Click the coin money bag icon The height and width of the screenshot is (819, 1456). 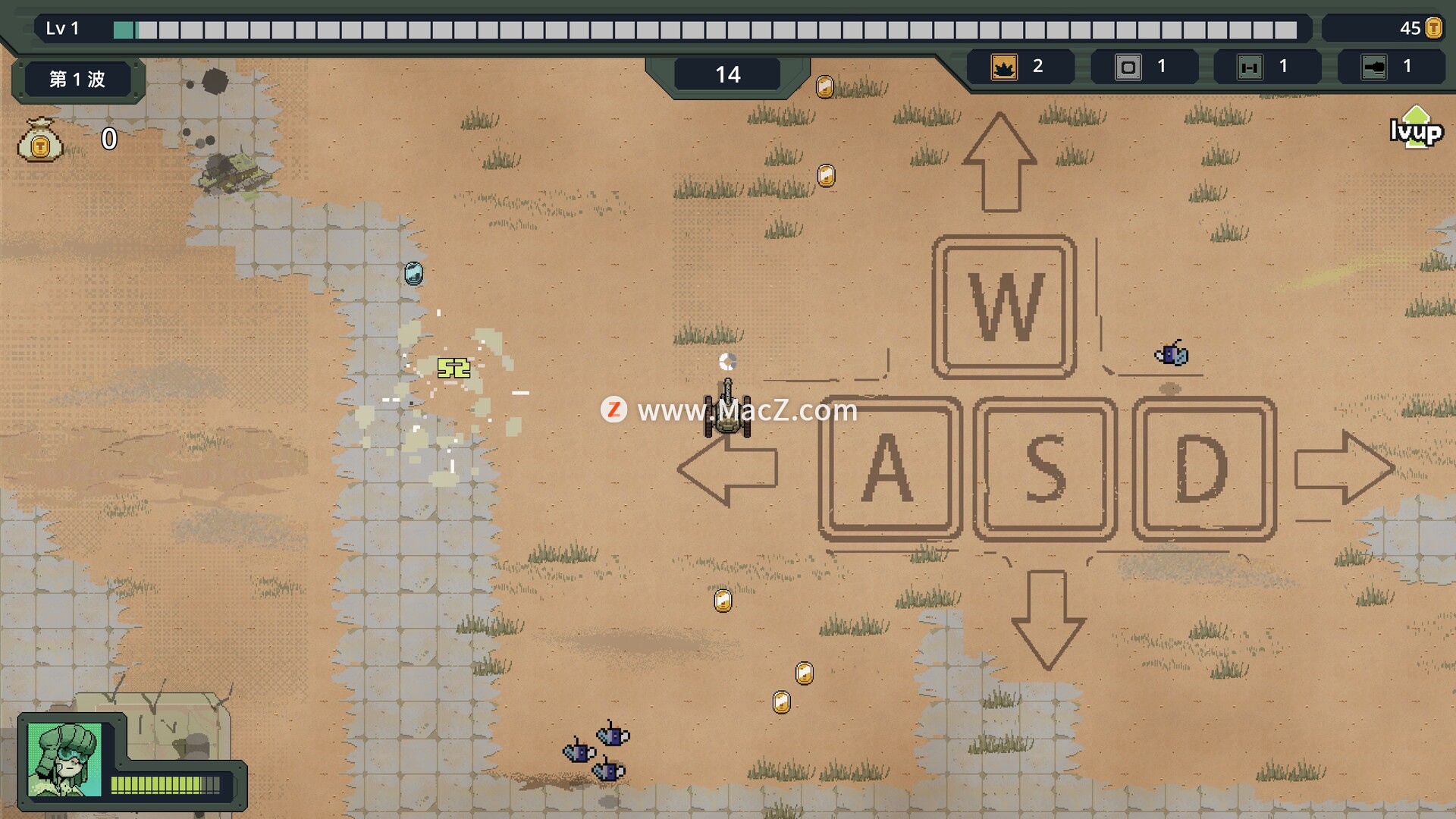click(40, 140)
